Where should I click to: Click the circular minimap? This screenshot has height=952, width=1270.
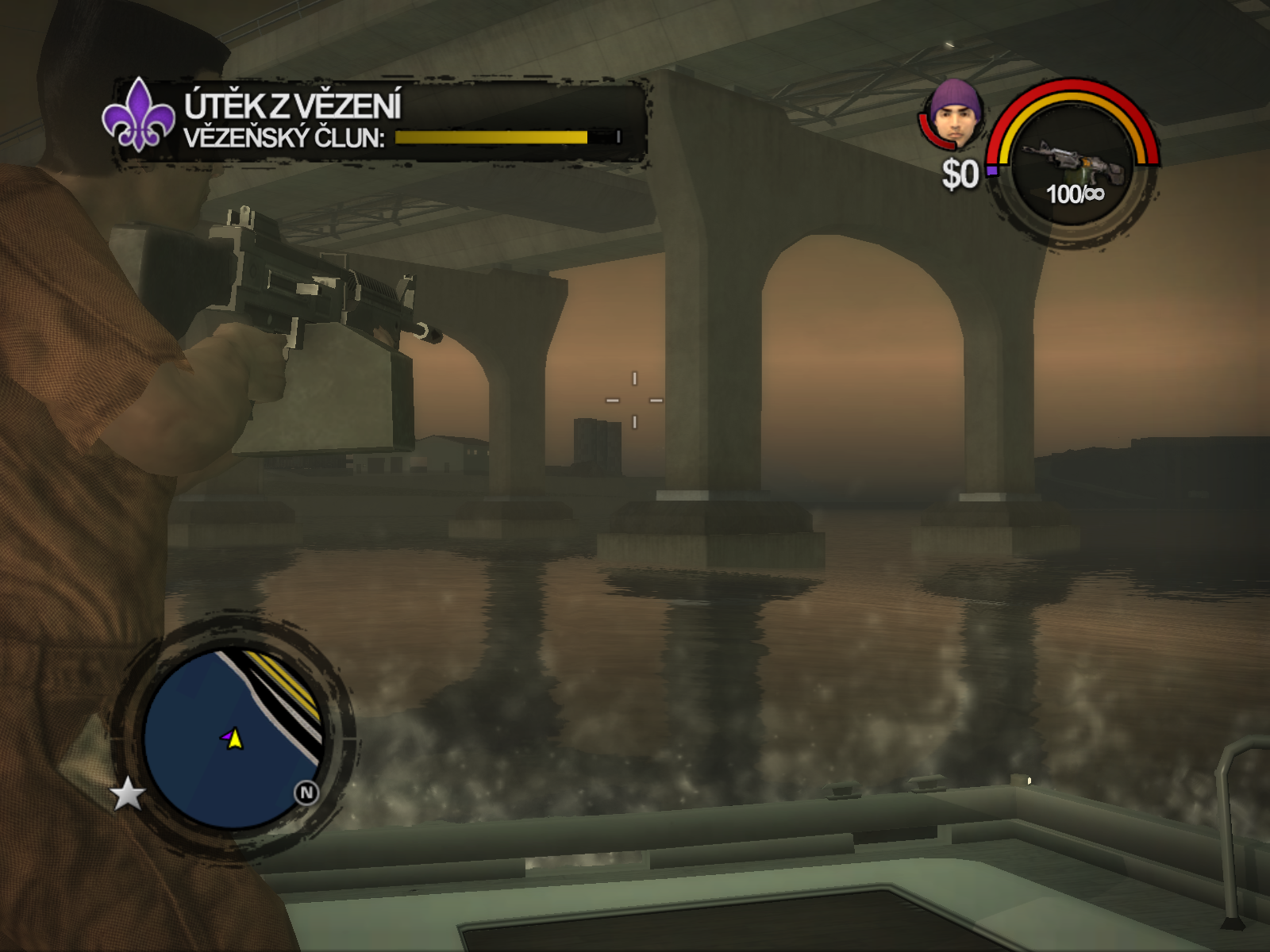click(x=233, y=738)
